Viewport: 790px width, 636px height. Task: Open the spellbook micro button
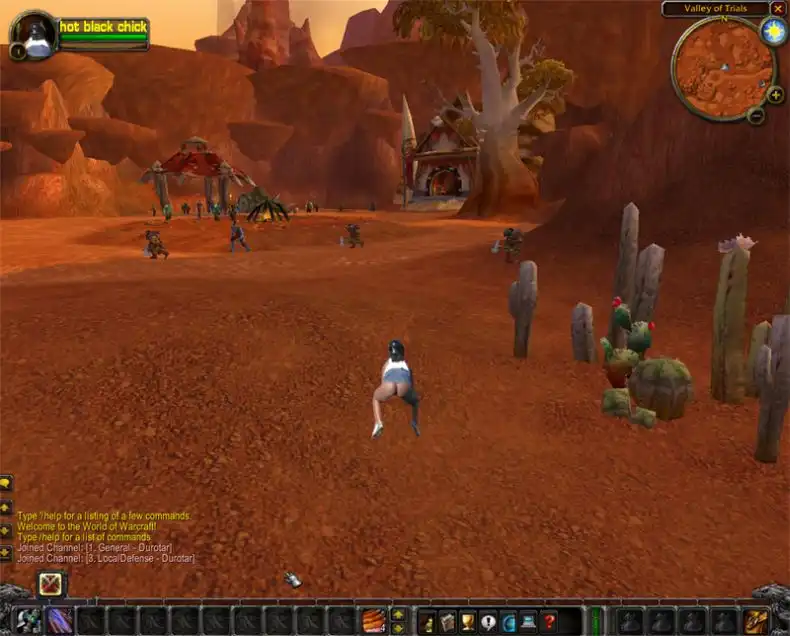[447, 621]
